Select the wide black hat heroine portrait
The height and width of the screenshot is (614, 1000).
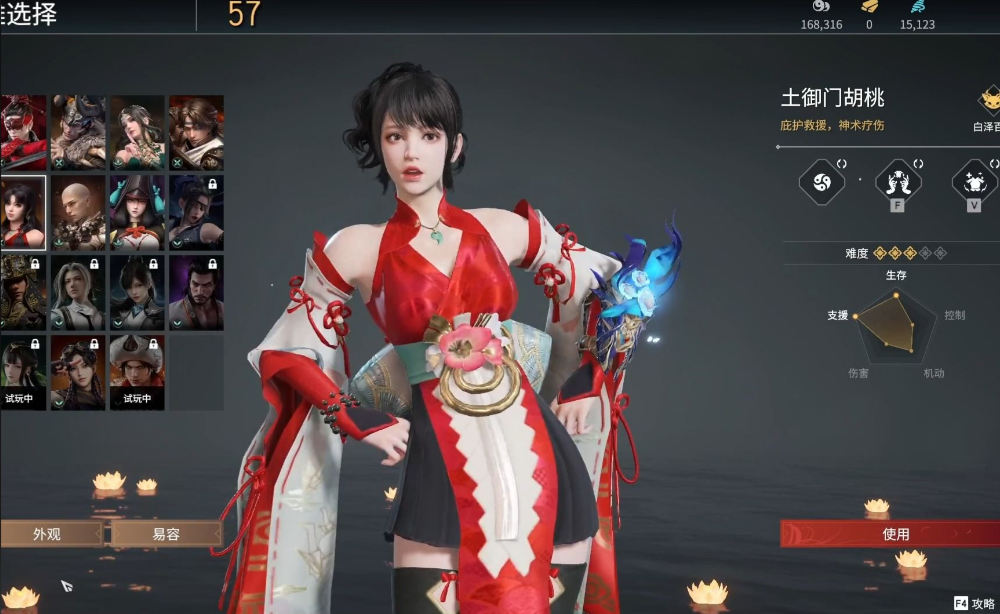tap(137, 212)
